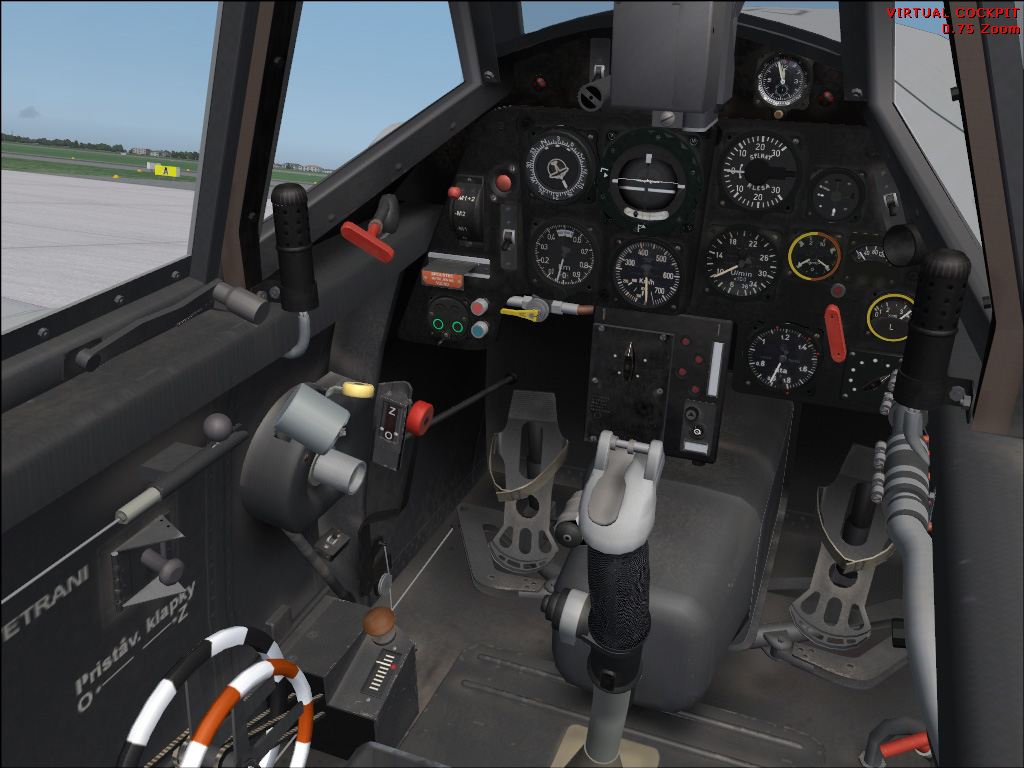The width and height of the screenshot is (1024, 768).
Task: Pull the red T-handle on the left wall
Action: (368, 238)
